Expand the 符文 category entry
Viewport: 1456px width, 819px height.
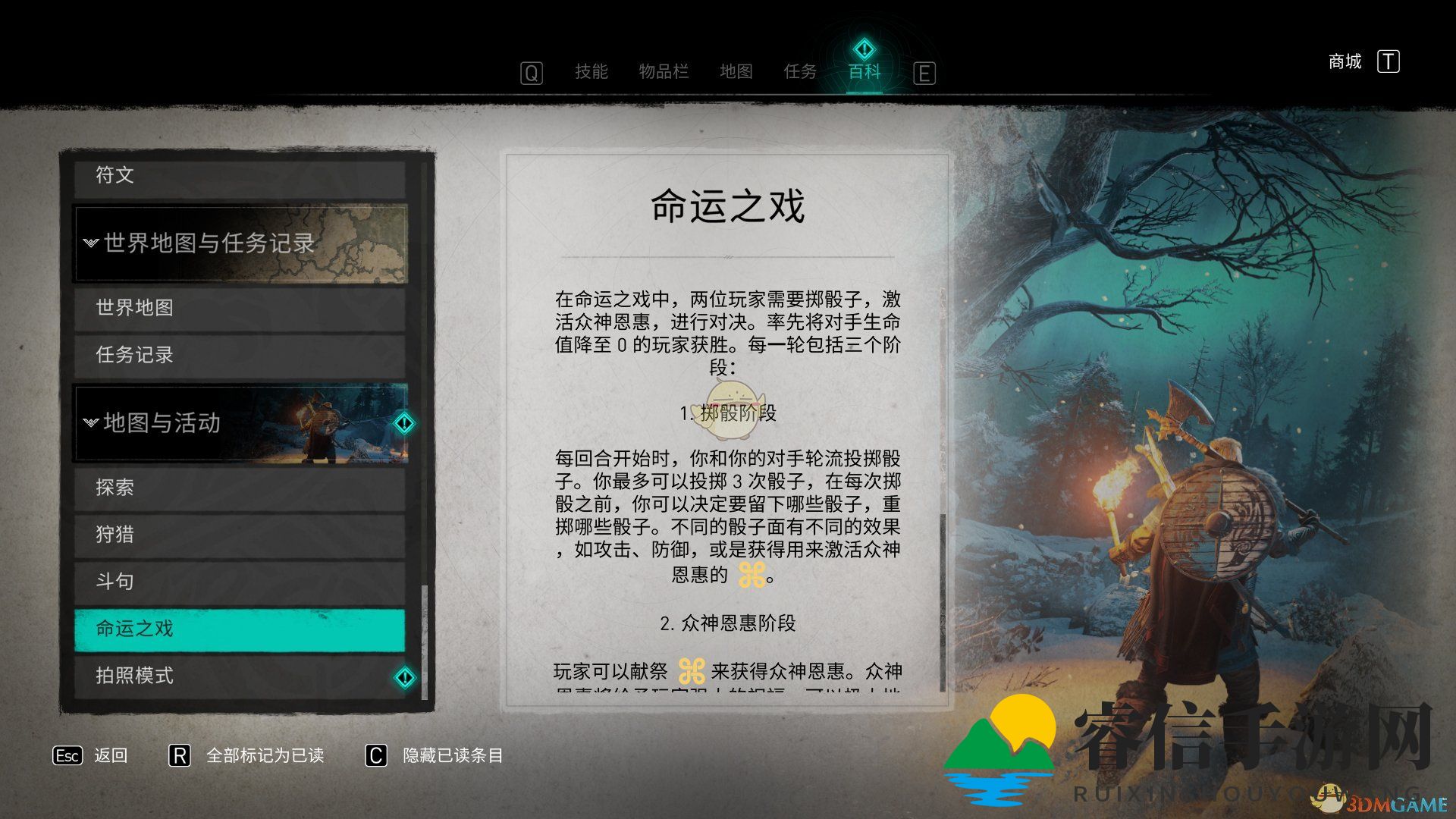click(240, 175)
